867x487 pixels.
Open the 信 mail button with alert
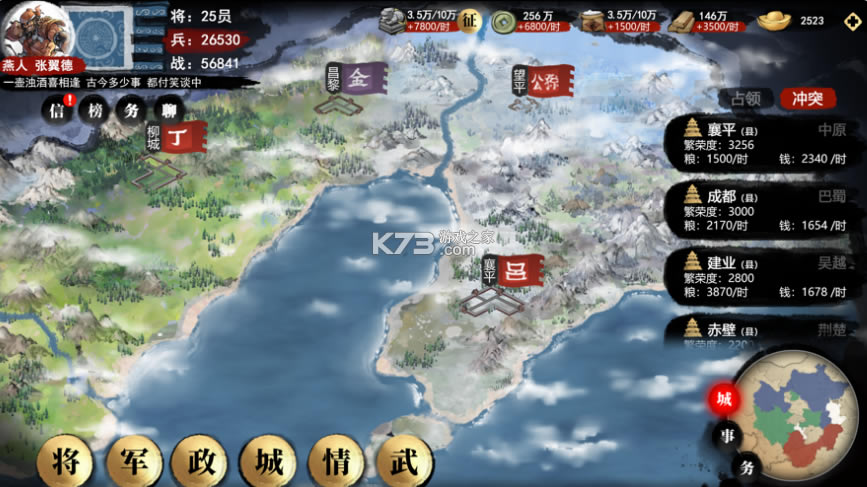click(57, 111)
